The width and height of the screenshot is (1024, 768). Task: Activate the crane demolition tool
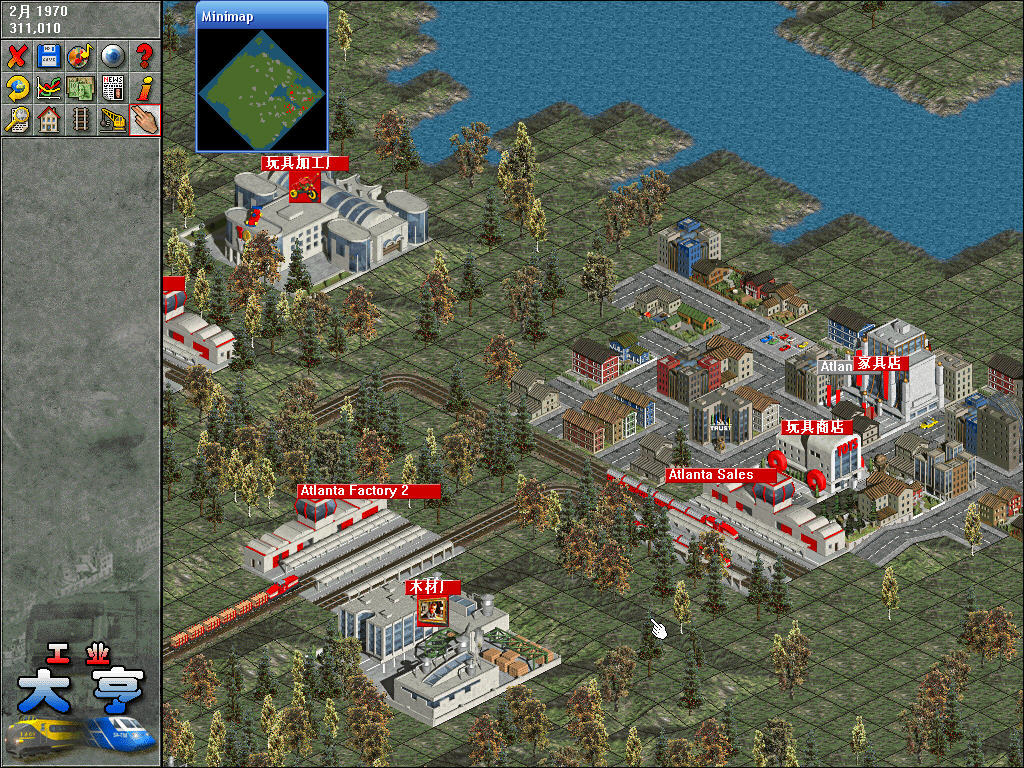[x=112, y=119]
